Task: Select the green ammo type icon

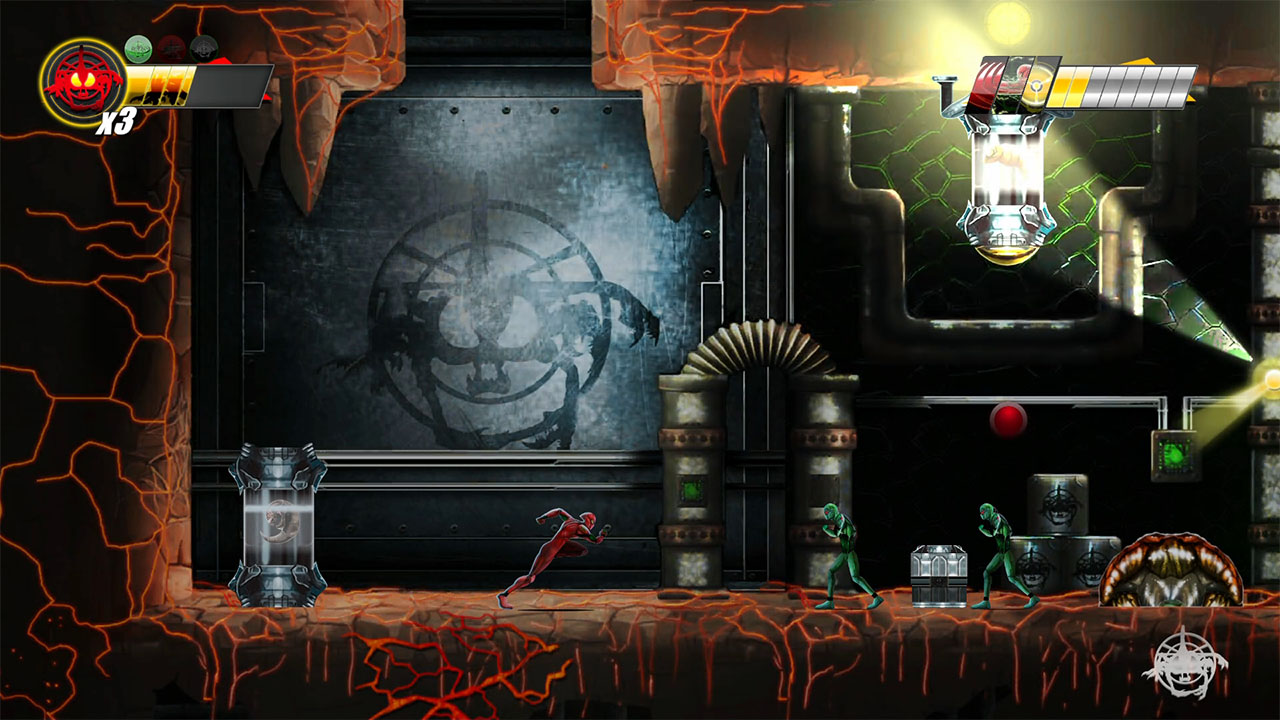Action: [138, 47]
